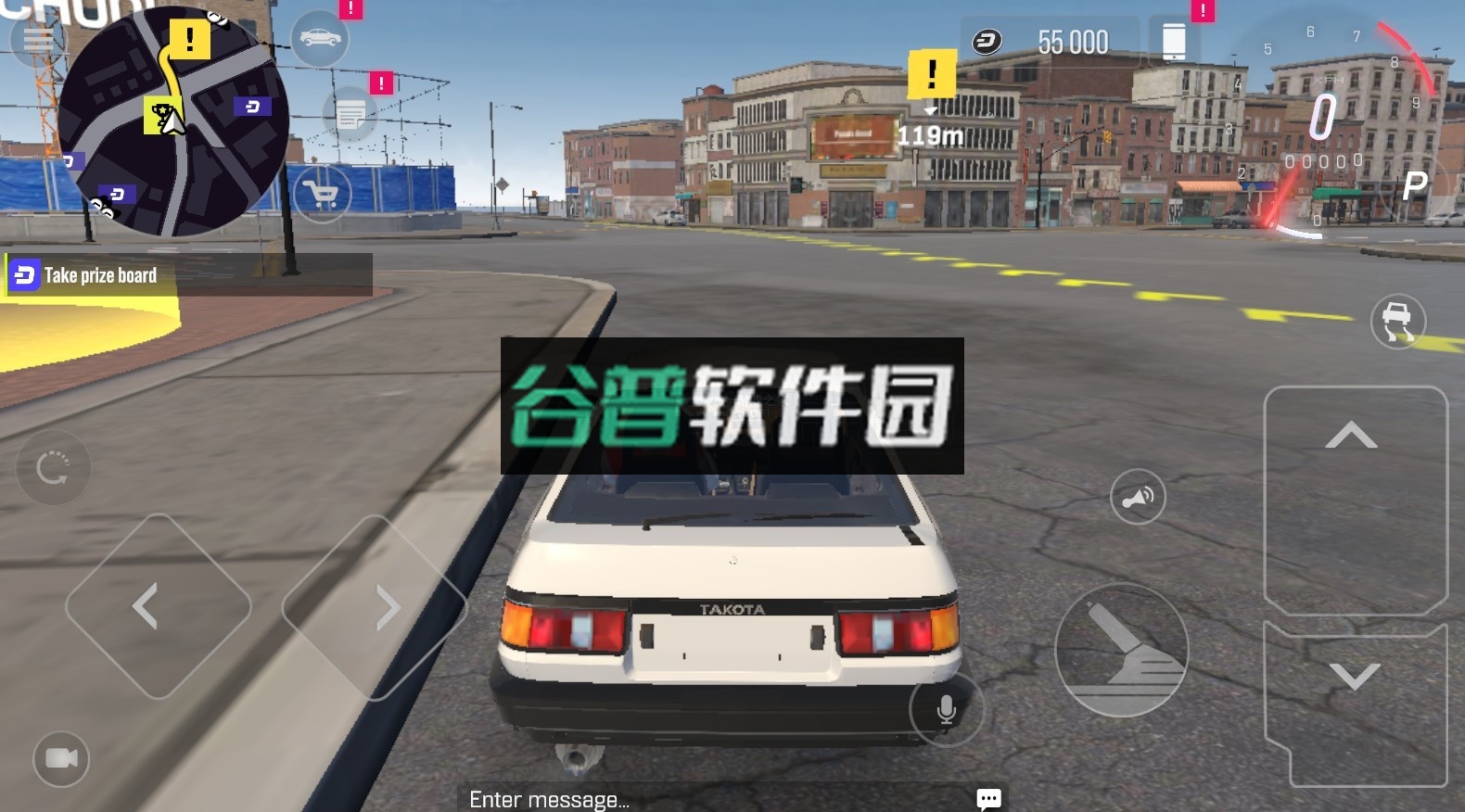Open the quests/notes icon with notification

(350, 115)
